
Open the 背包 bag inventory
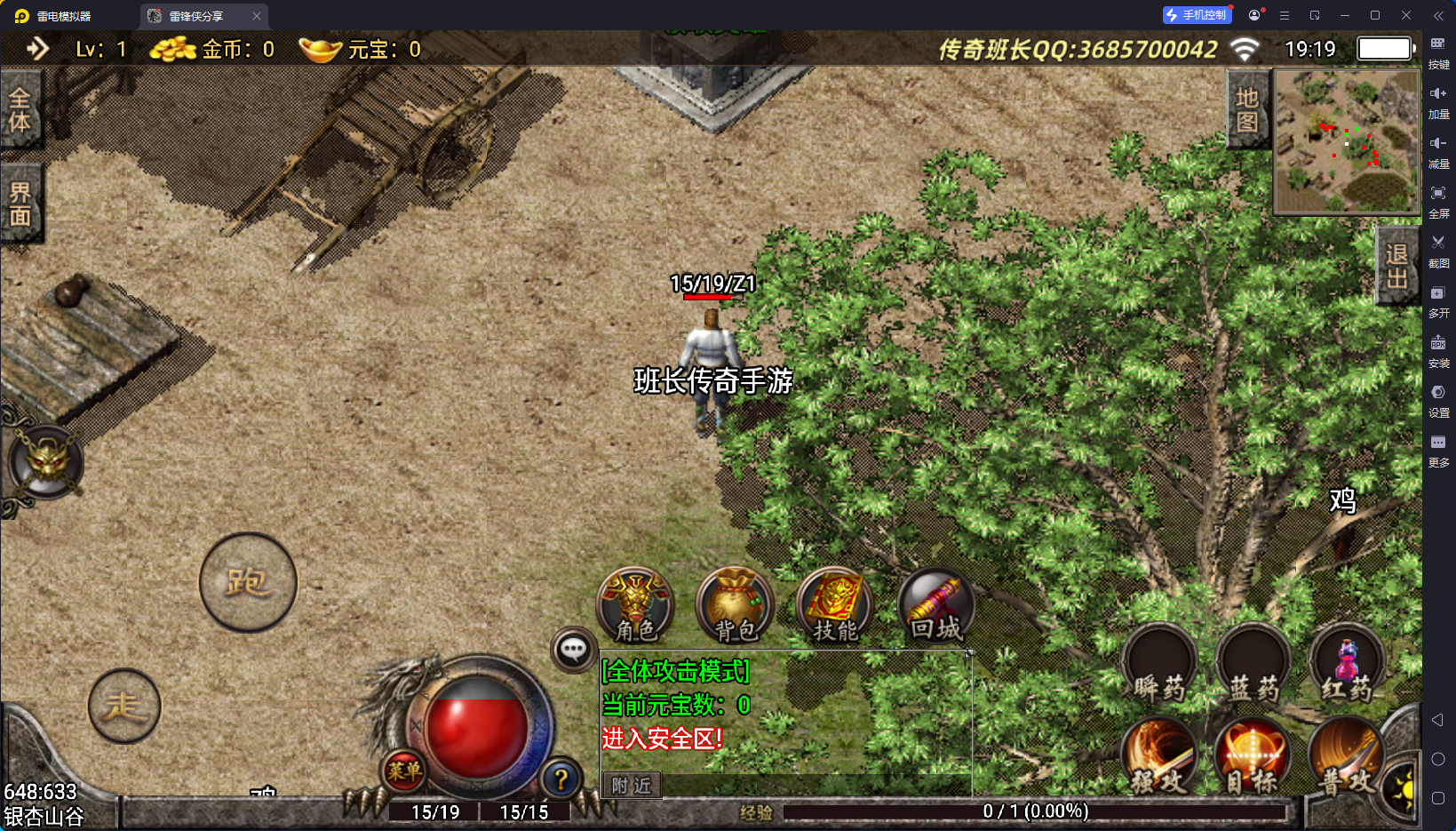point(736,606)
